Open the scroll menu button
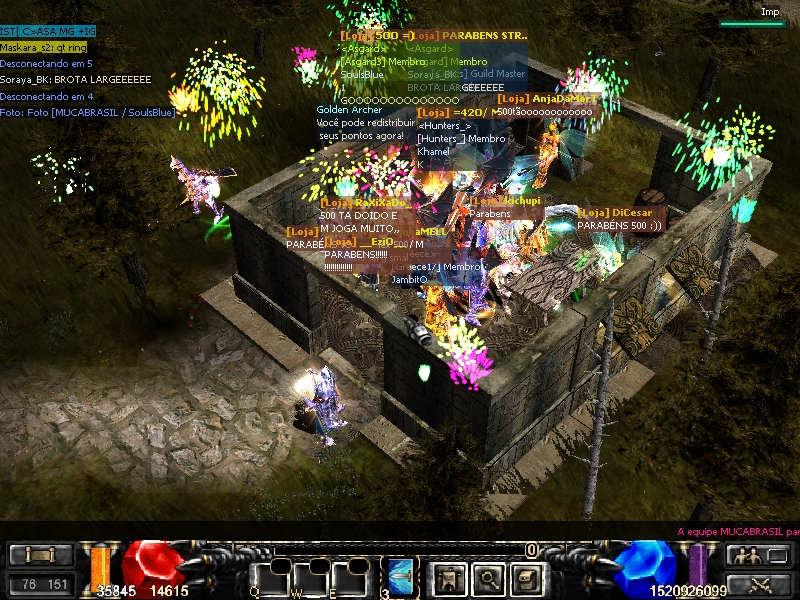This screenshot has height=600, width=800. tap(41, 555)
